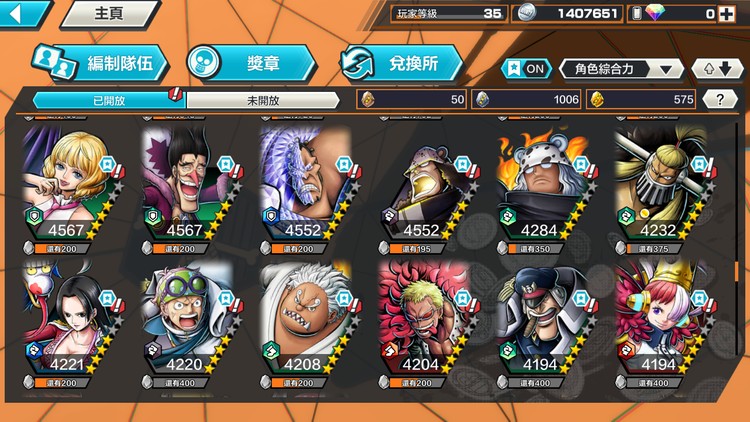Open the 角色綜合力 sort dropdown
The image size is (750, 422).
[621, 68]
